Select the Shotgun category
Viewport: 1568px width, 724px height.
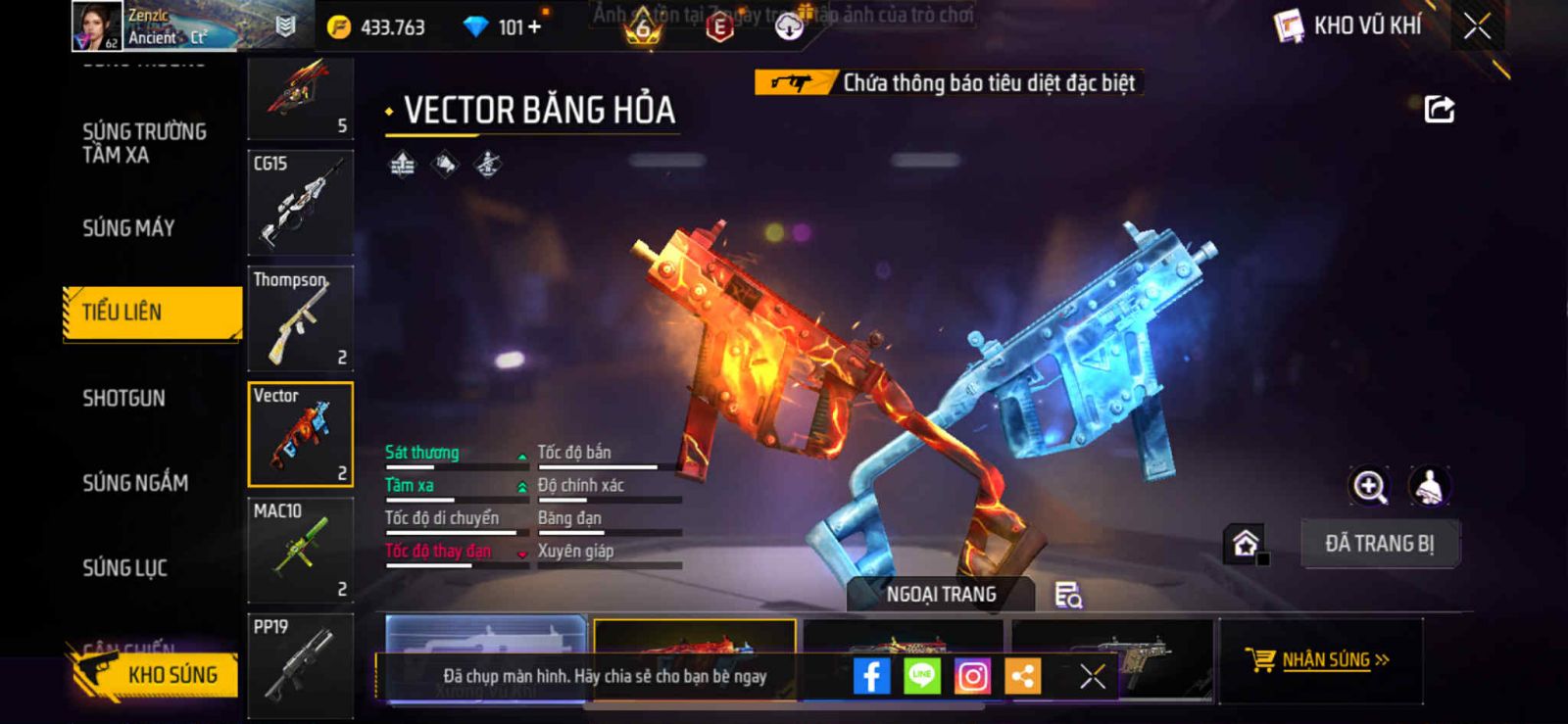coord(123,398)
